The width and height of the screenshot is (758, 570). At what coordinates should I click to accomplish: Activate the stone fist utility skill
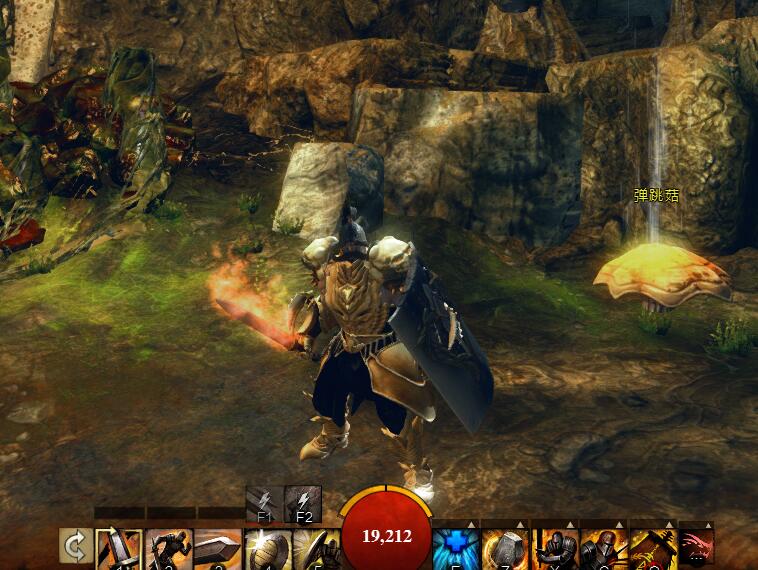coord(505,550)
